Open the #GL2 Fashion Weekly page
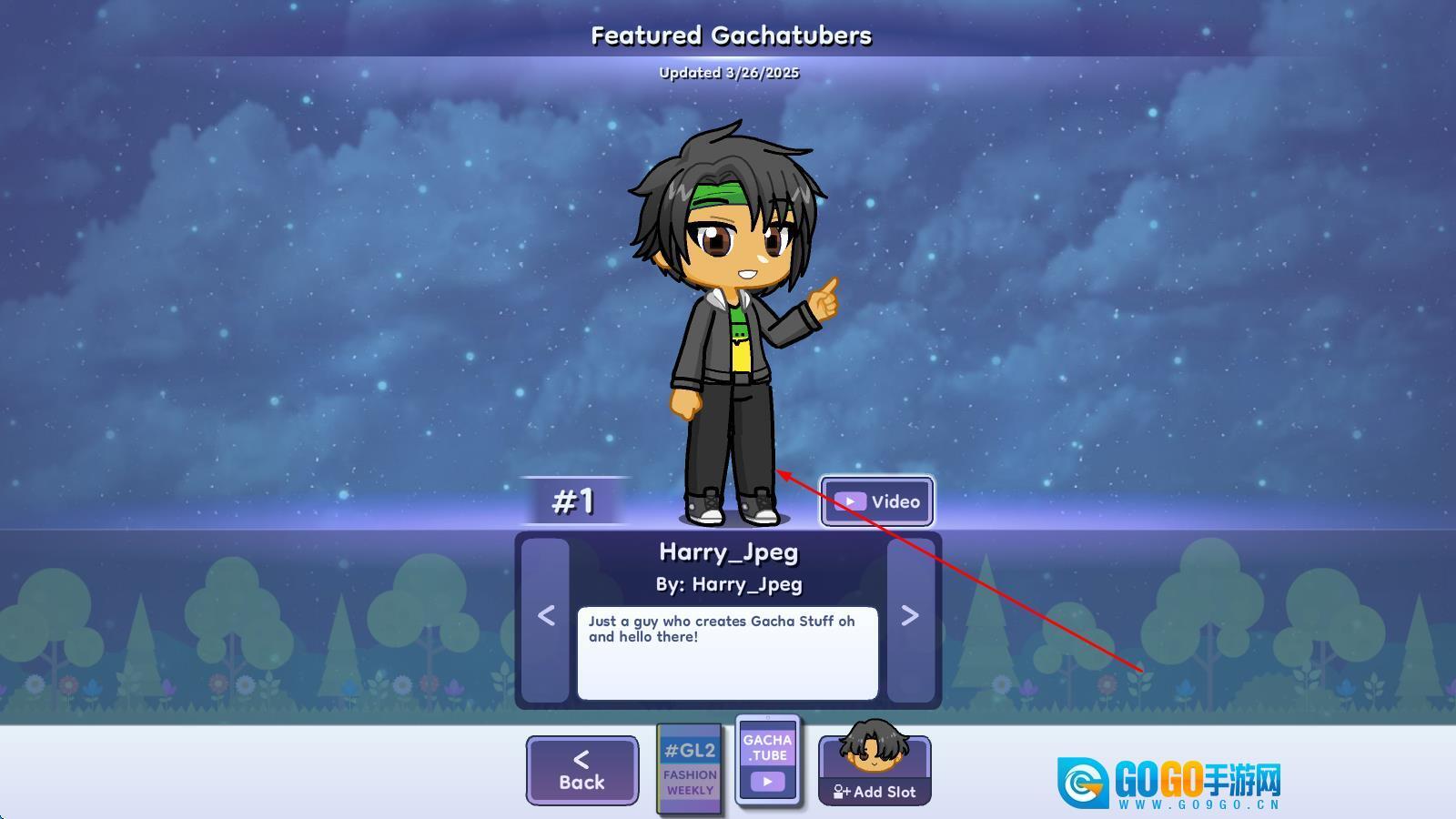This screenshot has width=1456, height=819. (690, 770)
